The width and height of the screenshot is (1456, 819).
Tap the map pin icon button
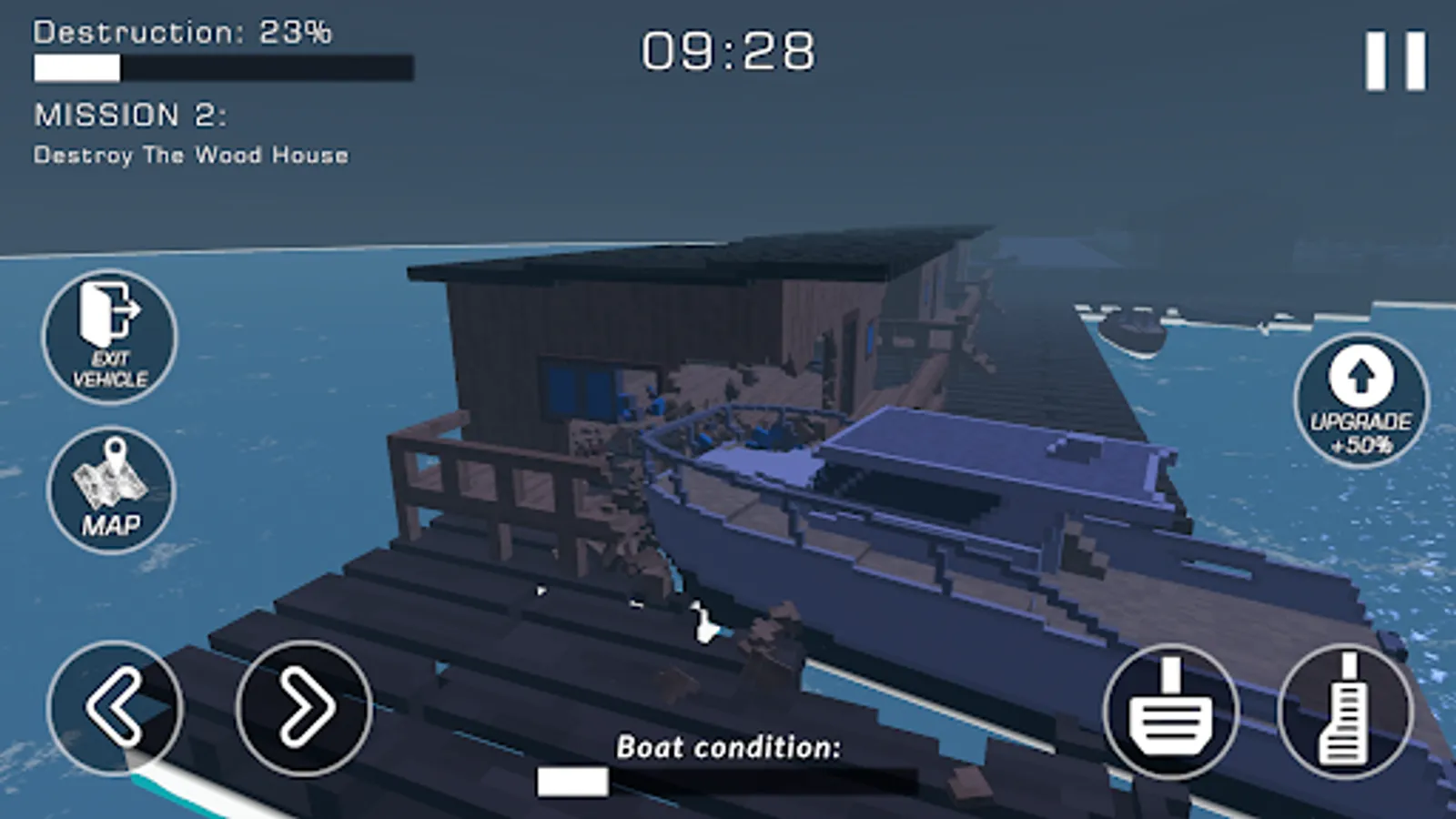pos(108,475)
